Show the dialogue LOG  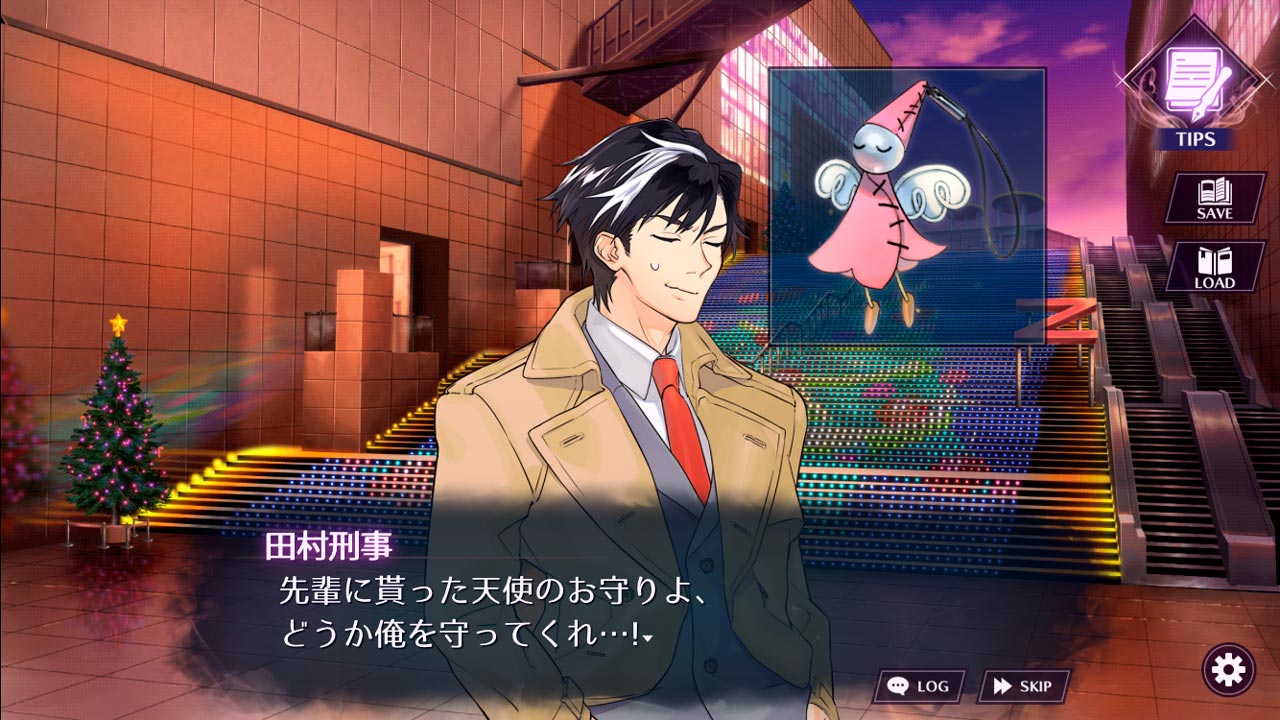(919, 686)
